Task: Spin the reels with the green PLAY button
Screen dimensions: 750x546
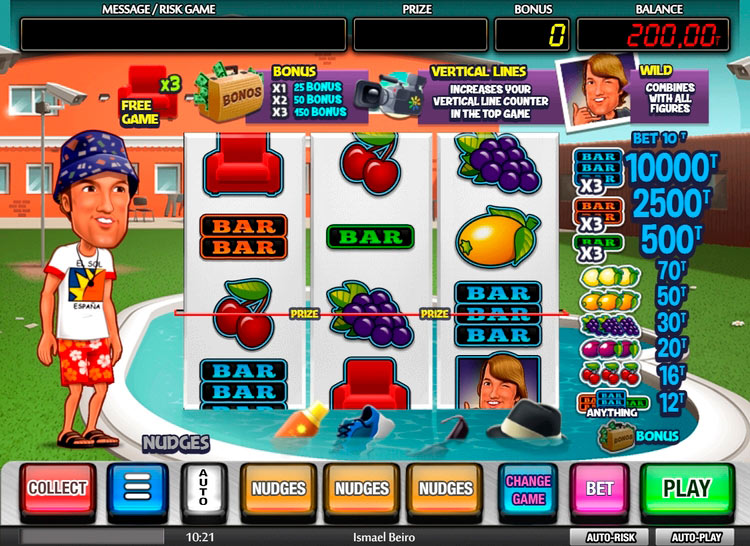Action: point(686,489)
